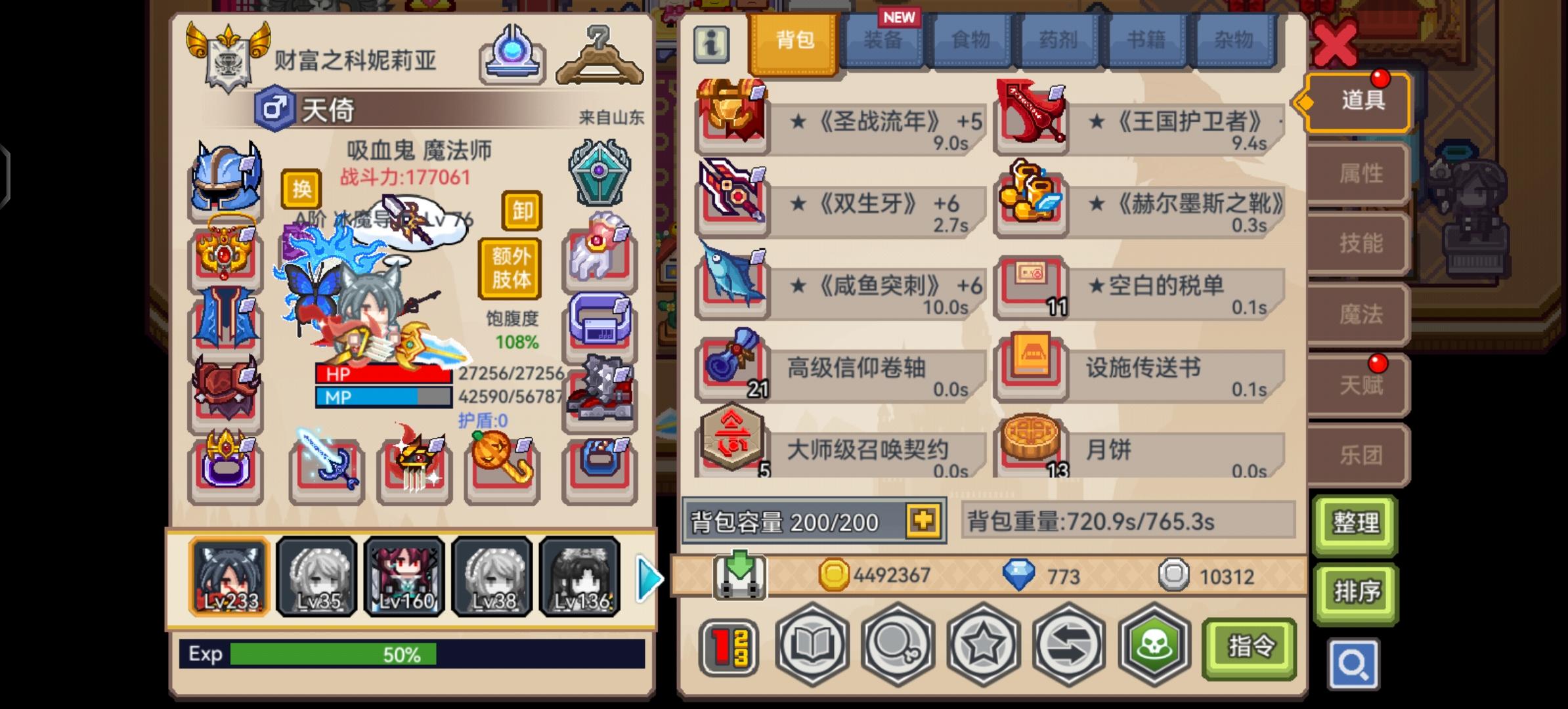Click the blue summon orb icon
The width and height of the screenshot is (1568, 709).
click(x=513, y=53)
